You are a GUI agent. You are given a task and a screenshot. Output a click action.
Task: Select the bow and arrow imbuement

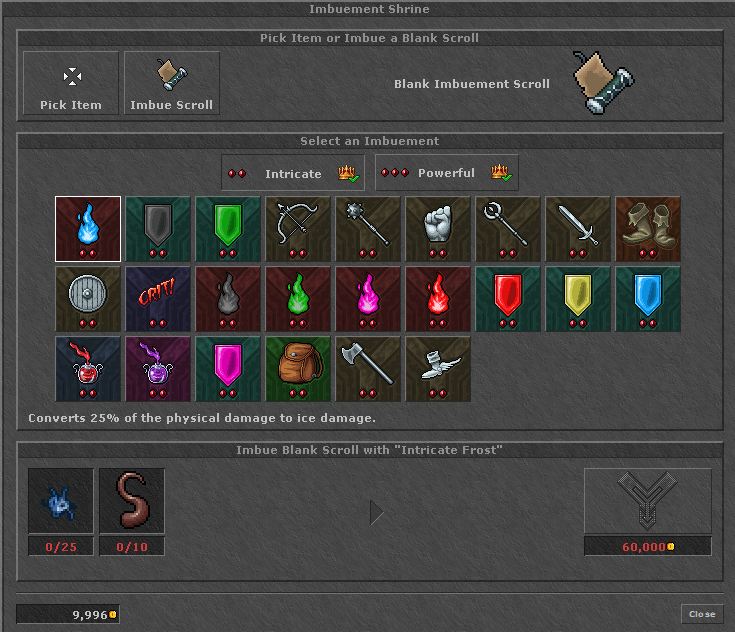(x=298, y=229)
